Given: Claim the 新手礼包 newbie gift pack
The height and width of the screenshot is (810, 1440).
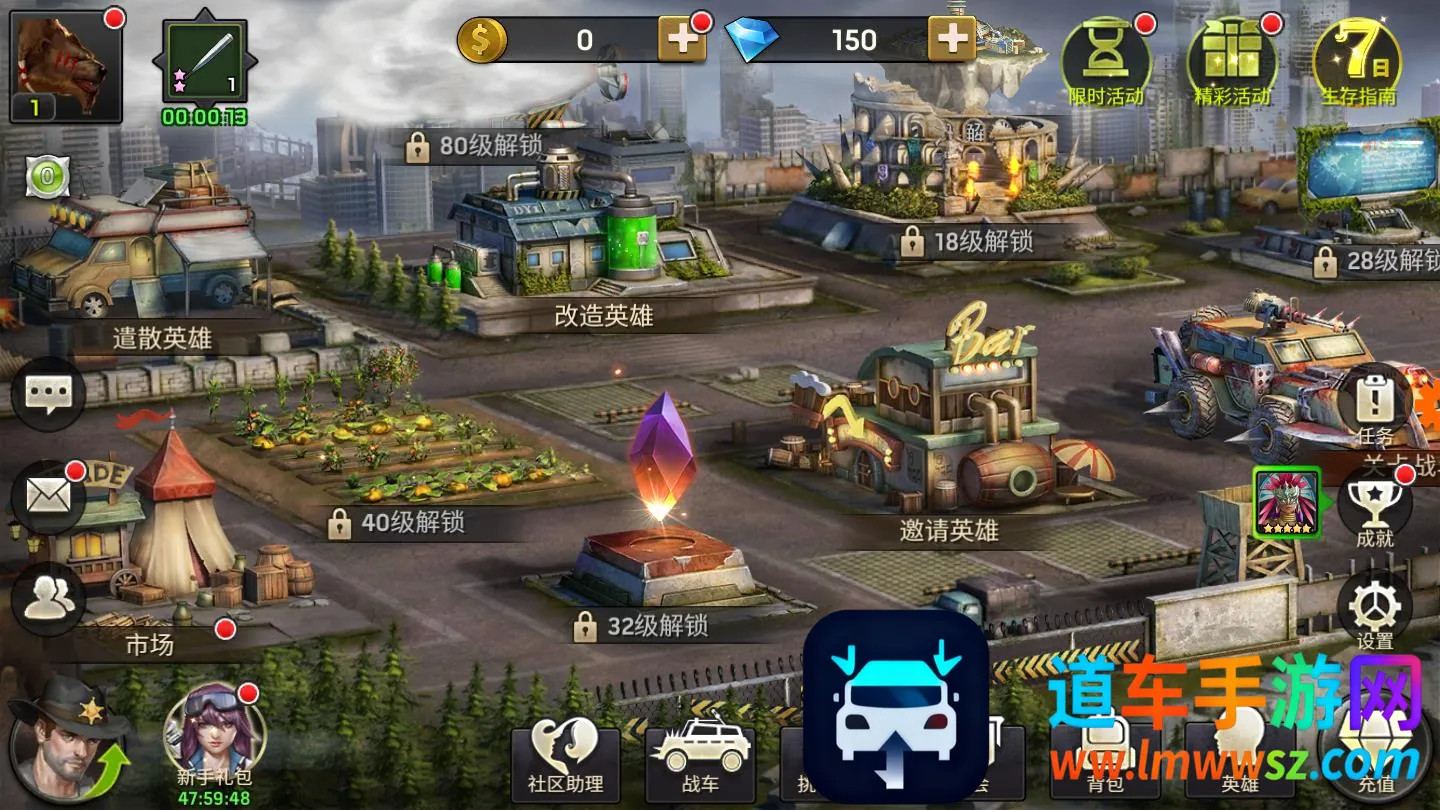Looking at the screenshot, I should click(x=213, y=738).
